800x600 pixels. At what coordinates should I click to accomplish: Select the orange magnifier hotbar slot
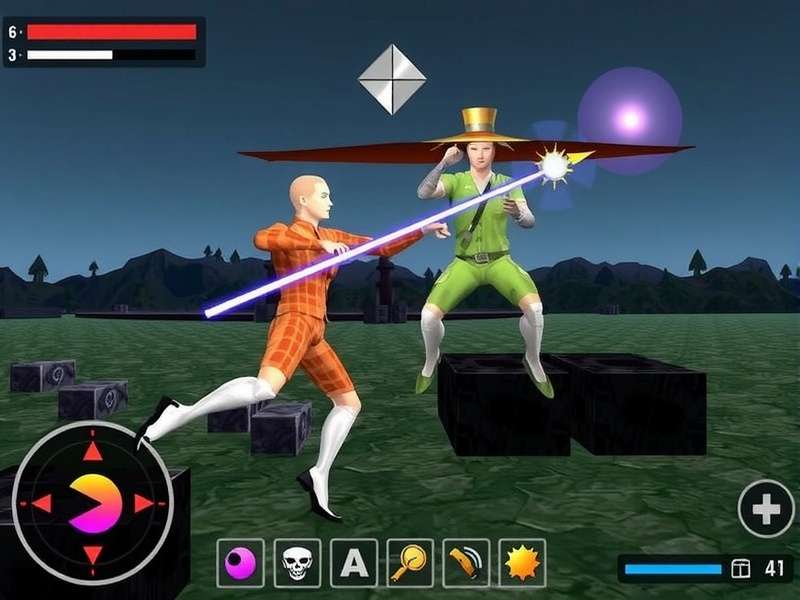click(410, 564)
